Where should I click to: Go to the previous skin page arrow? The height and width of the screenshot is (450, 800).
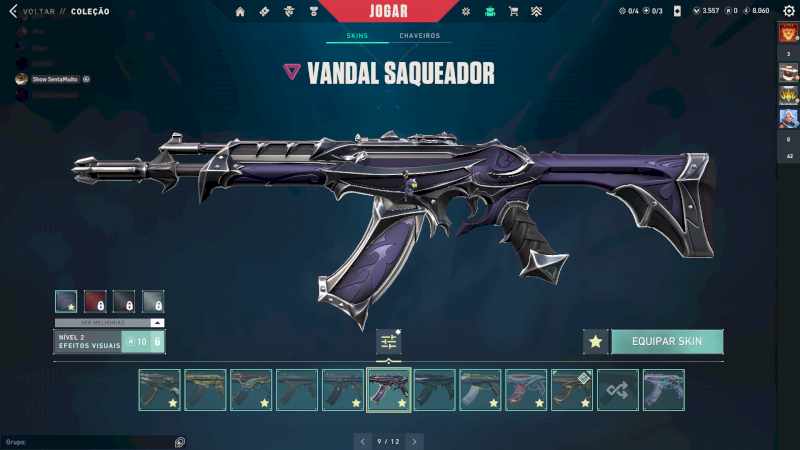tap(362, 440)
